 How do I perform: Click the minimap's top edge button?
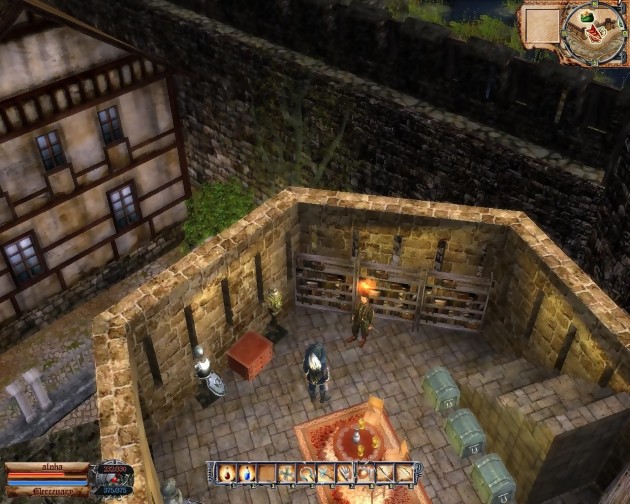594,4
